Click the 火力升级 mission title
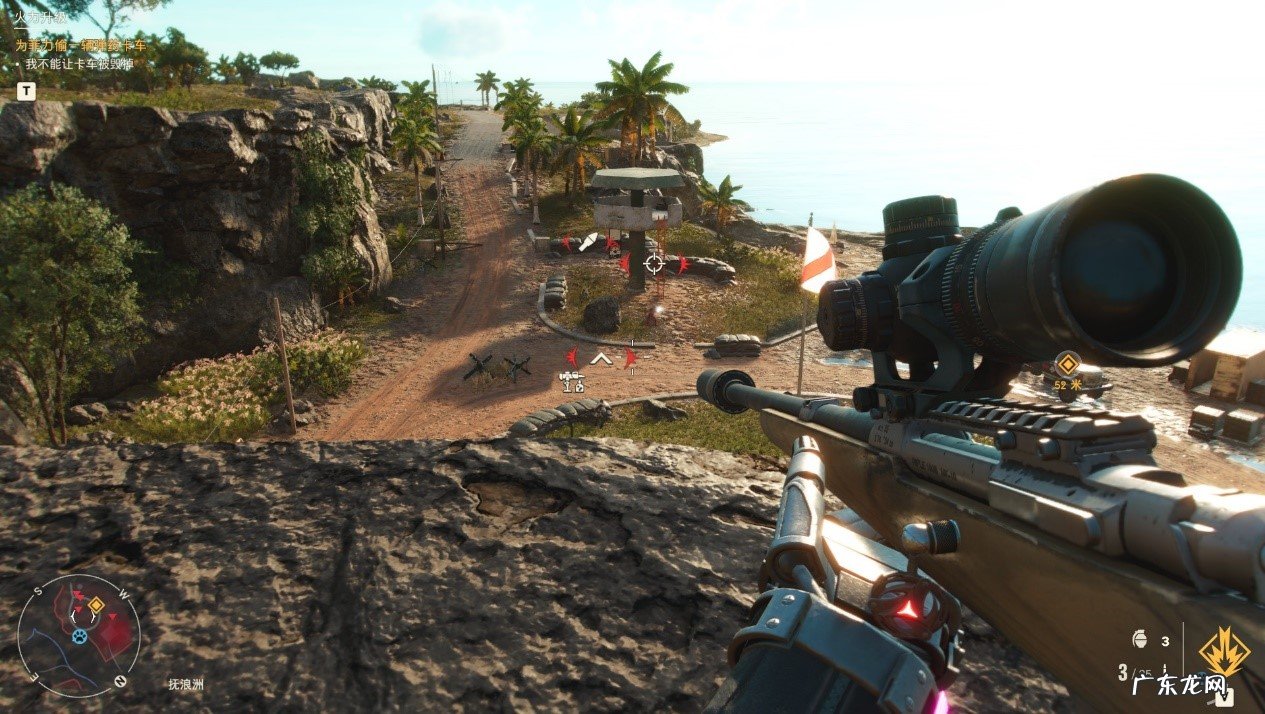The image size is (1265, 714). (x=41, y=17)
